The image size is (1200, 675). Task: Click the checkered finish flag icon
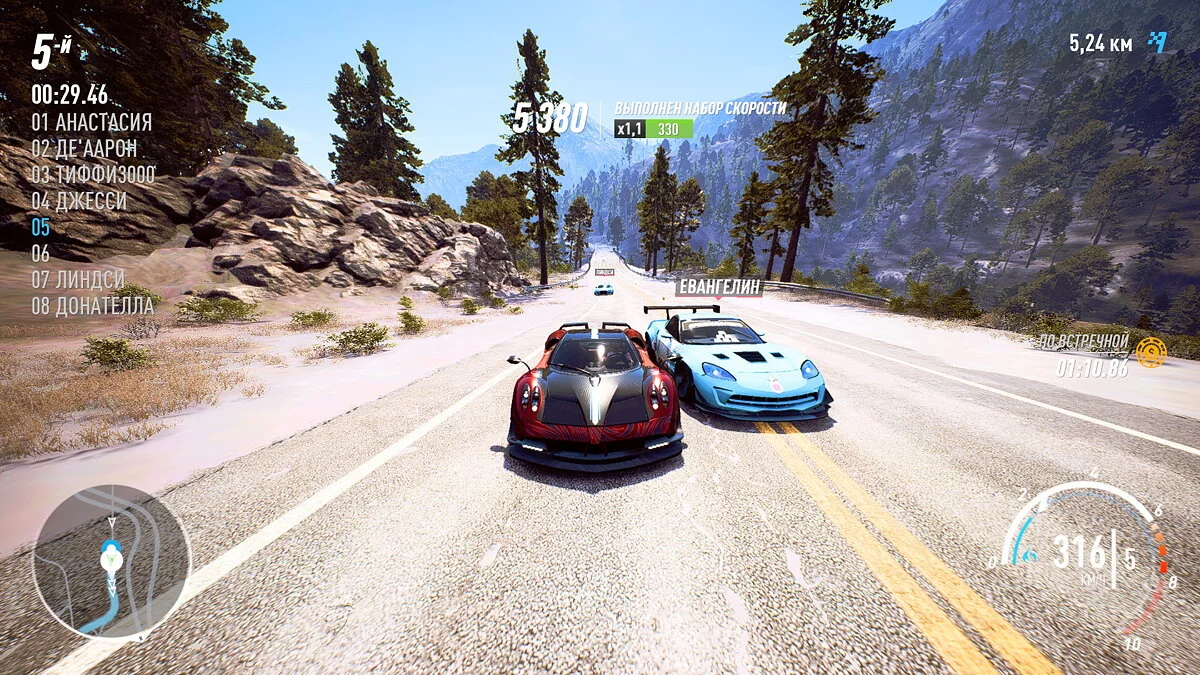tap(1157, 41)
